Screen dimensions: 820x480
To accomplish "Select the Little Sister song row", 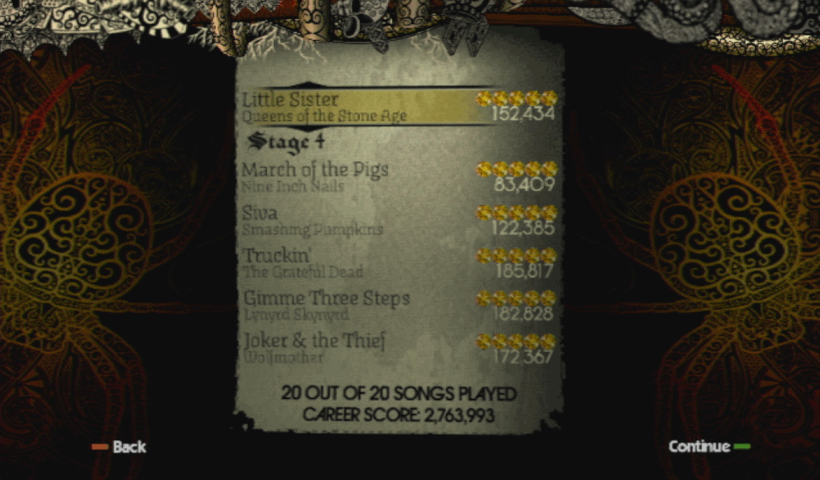I will (398, 106).
